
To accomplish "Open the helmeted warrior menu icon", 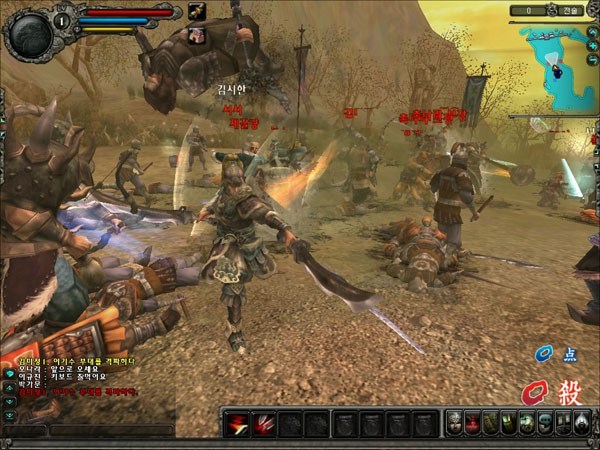I will point(454,423).
